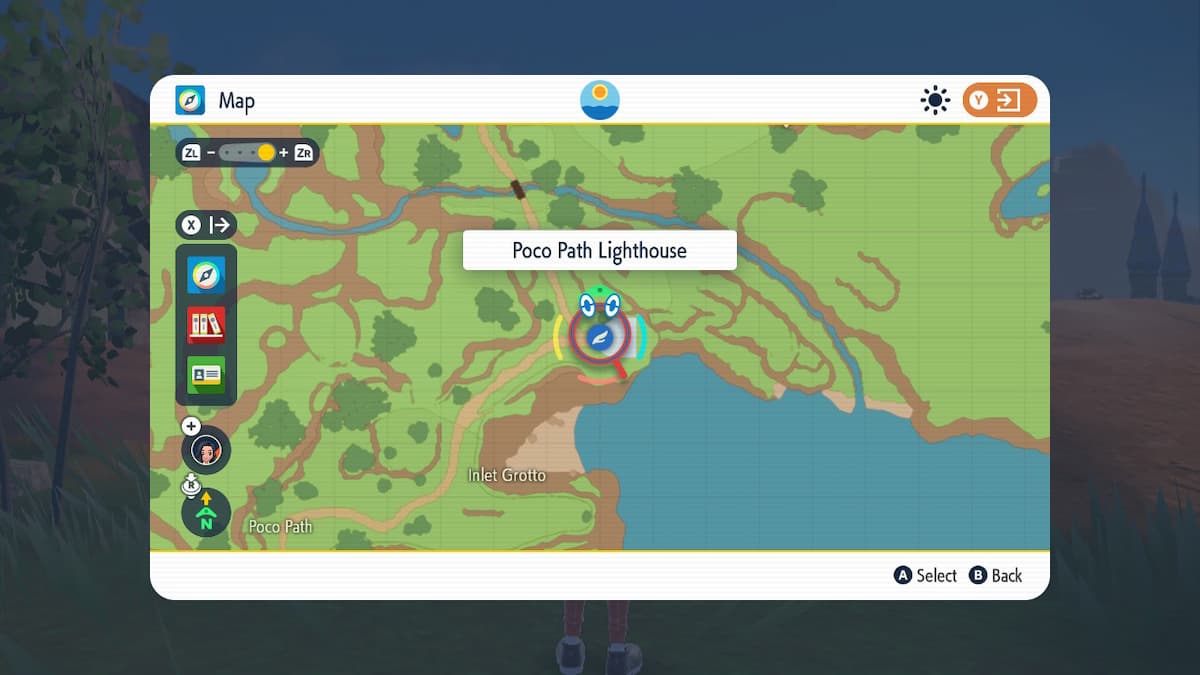Close the map with the orange exit button
1200x675 pixels.
(x=999, y=100)
